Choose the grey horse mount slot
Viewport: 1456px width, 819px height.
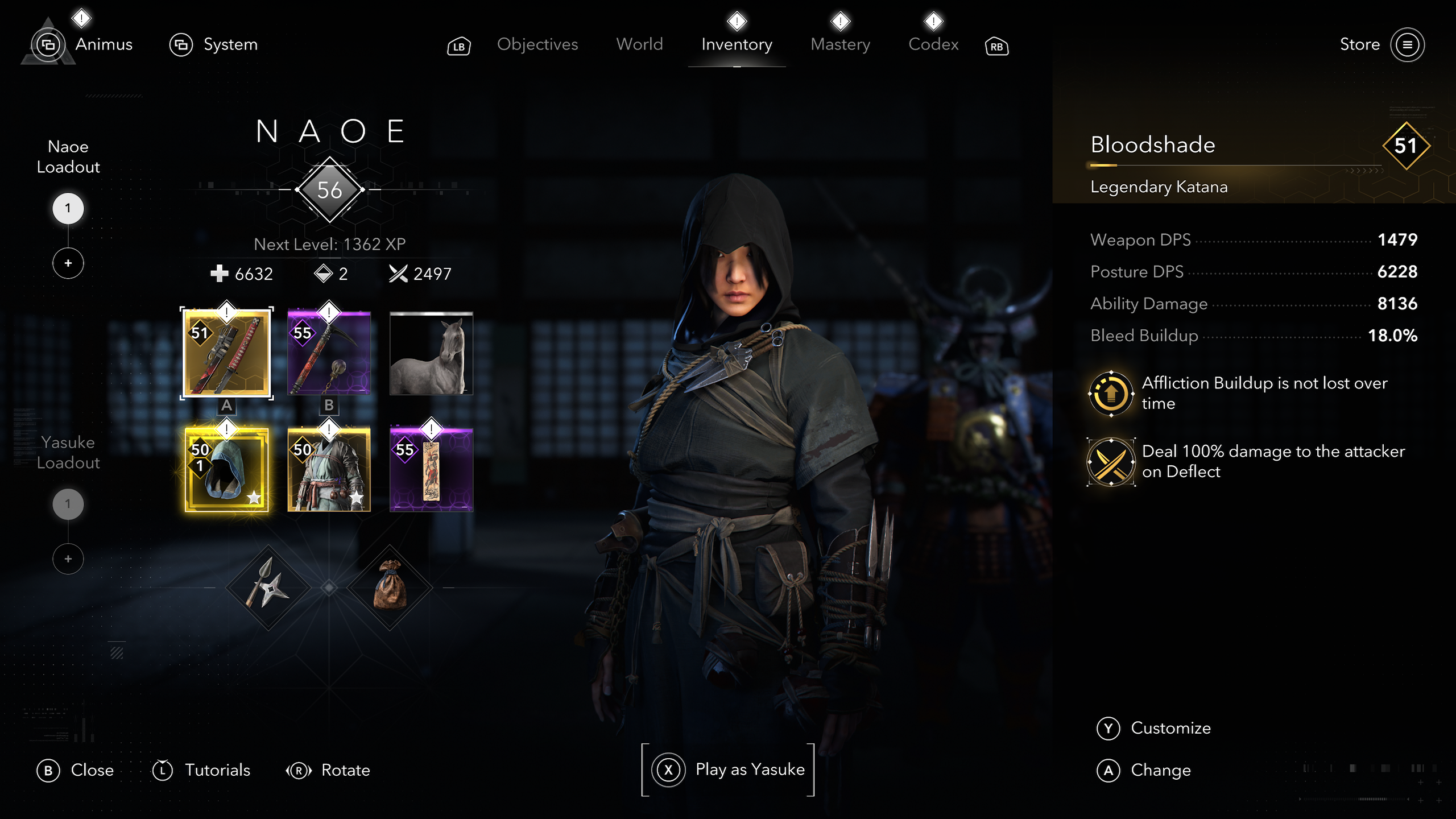[431, 353]
